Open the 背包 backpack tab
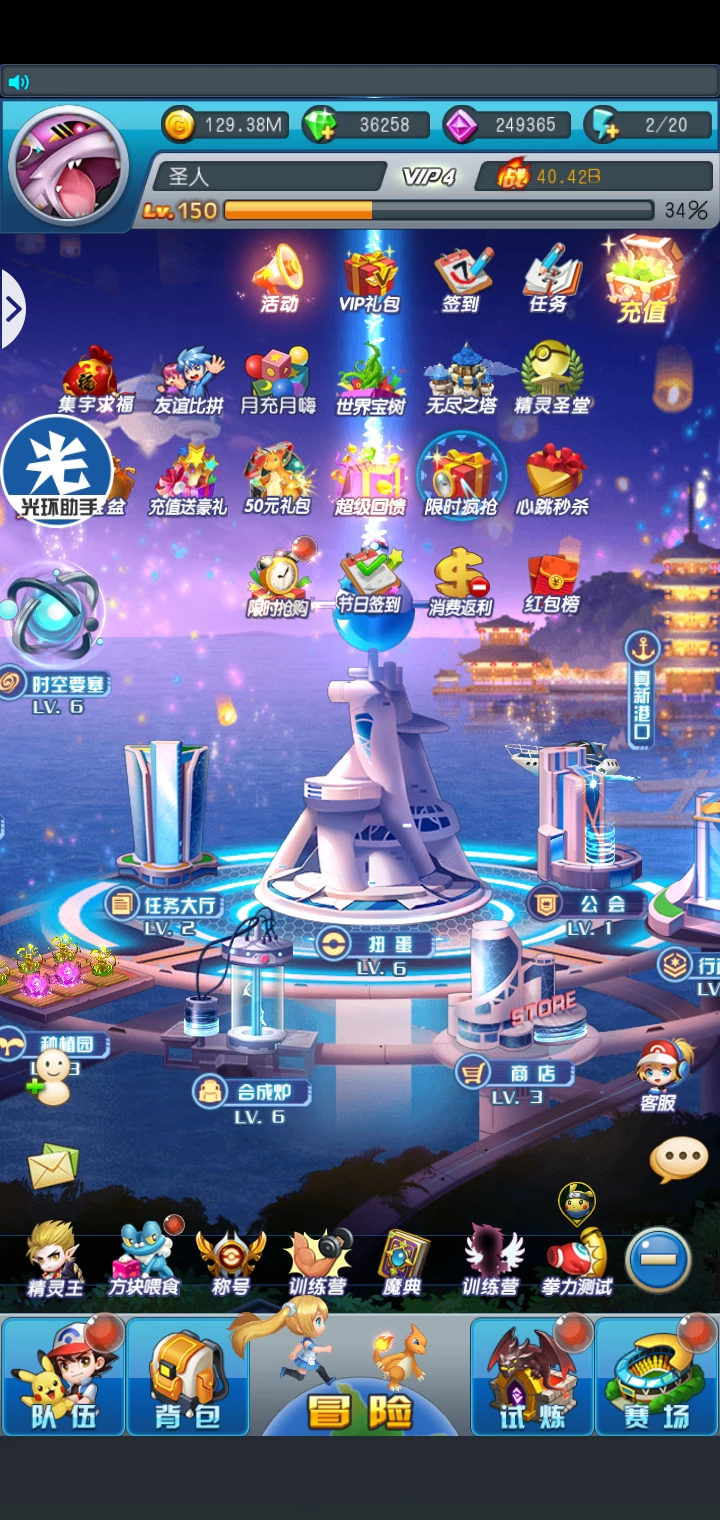Image resolution: width=720 pixels, height=1520 pixels. 187,1376
